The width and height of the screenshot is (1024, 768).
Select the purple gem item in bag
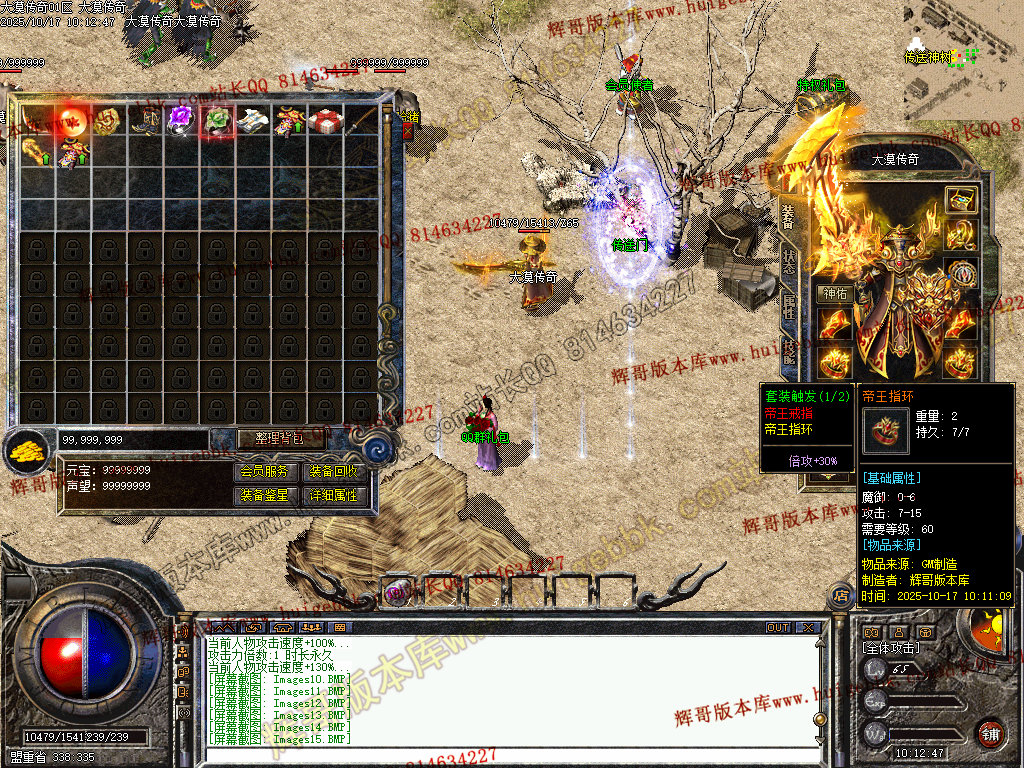point(181,121)
